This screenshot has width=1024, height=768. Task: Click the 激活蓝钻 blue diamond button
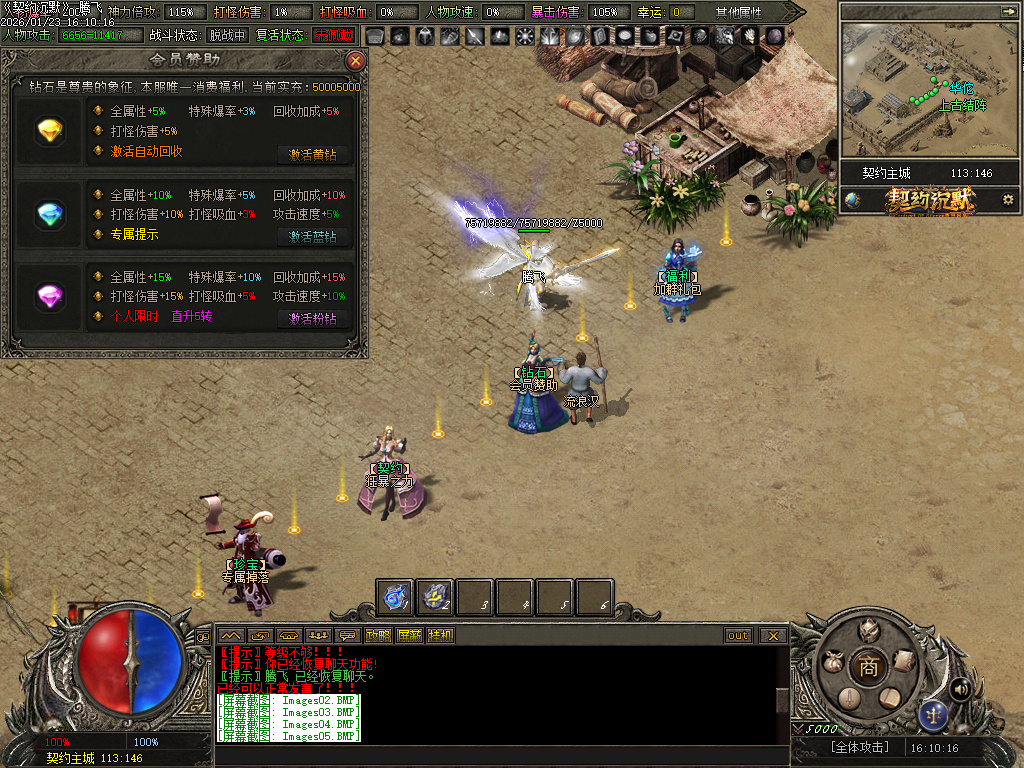click(x=313, y=237)
